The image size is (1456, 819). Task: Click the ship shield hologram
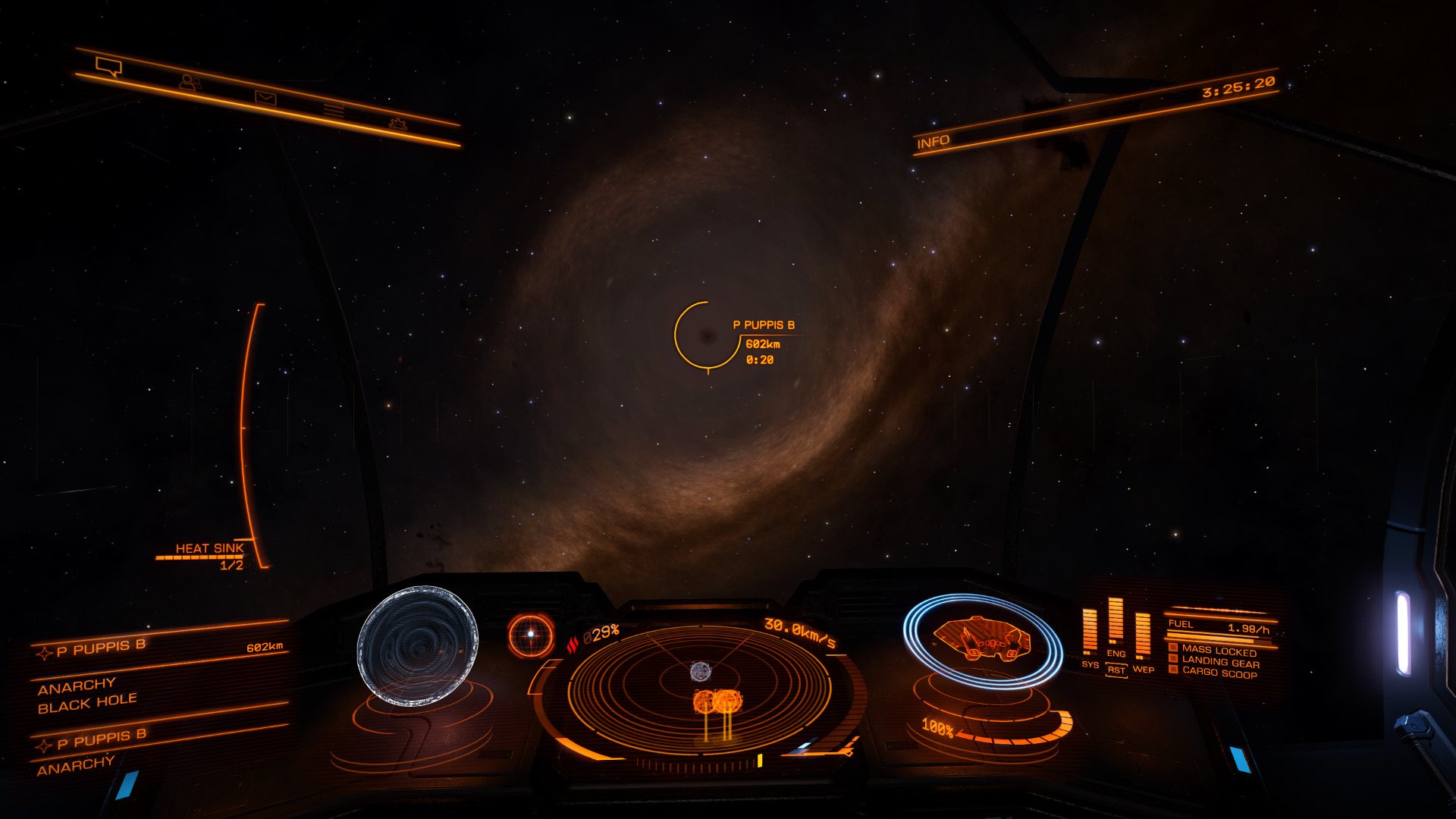tap(981, 641)
